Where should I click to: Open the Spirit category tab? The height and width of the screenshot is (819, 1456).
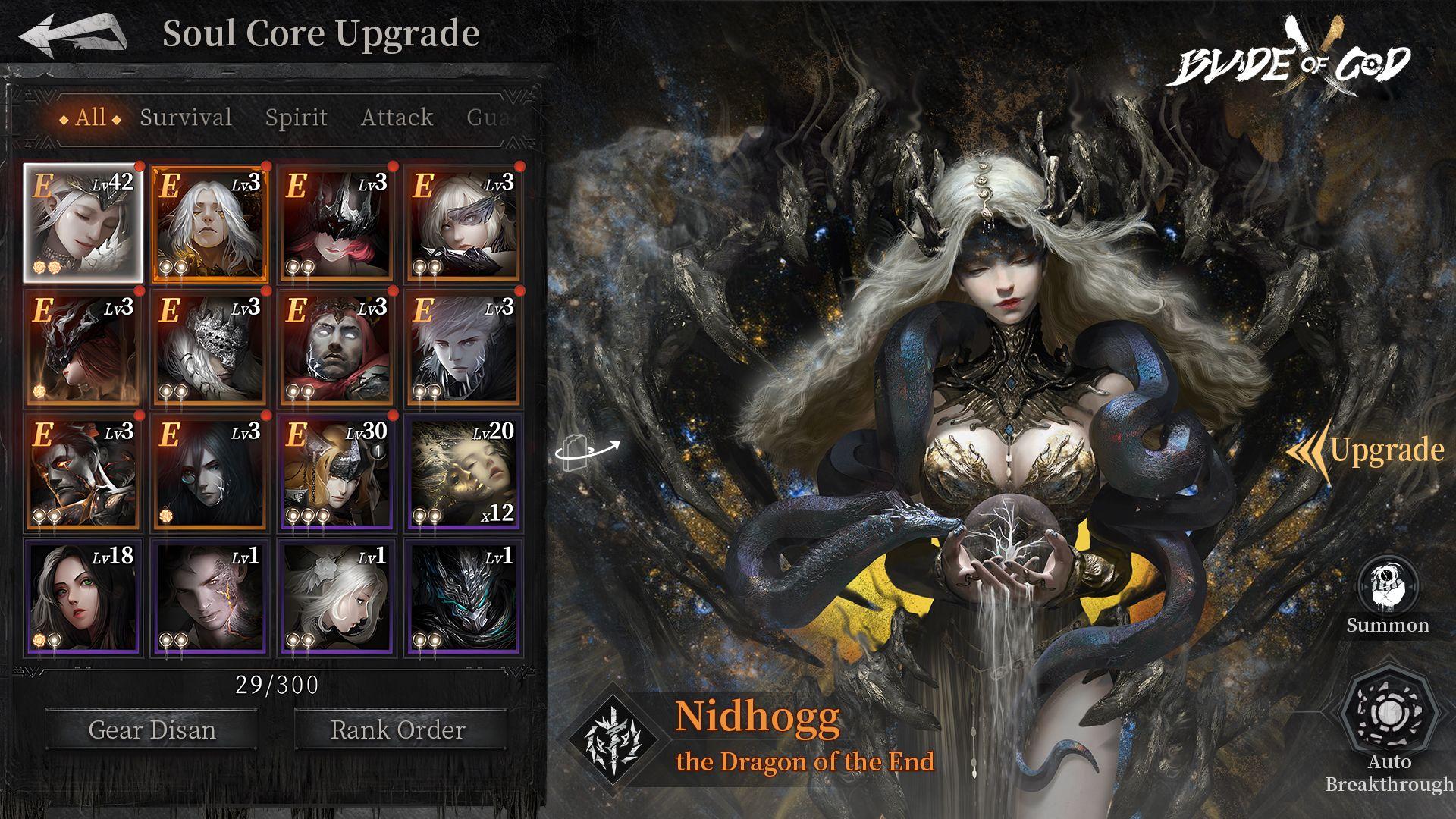pyautogui.click(x=296, y=118)
